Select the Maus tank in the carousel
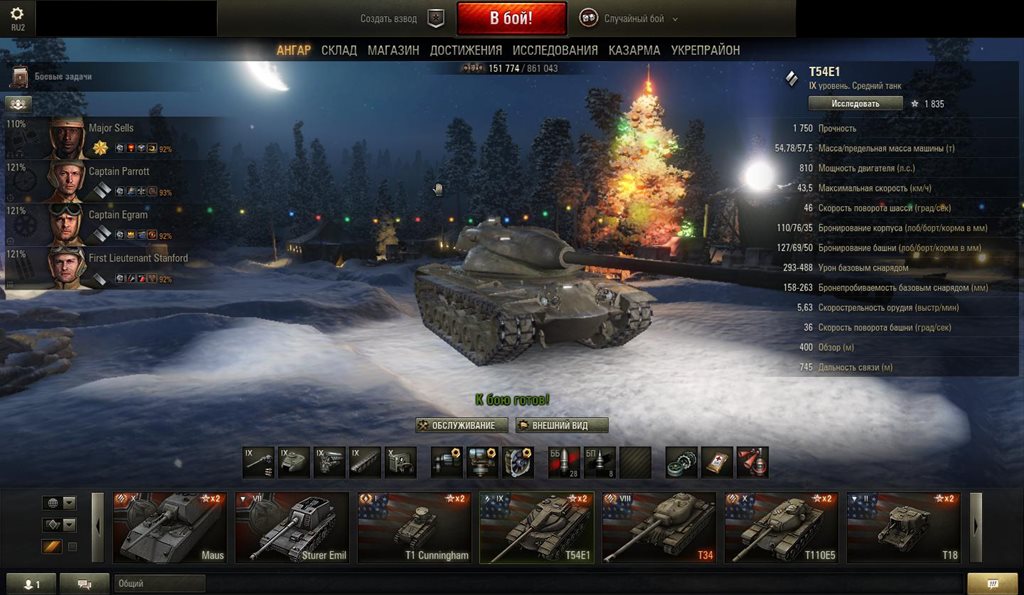Screen dimensions: 1024x595 [171, 527]
